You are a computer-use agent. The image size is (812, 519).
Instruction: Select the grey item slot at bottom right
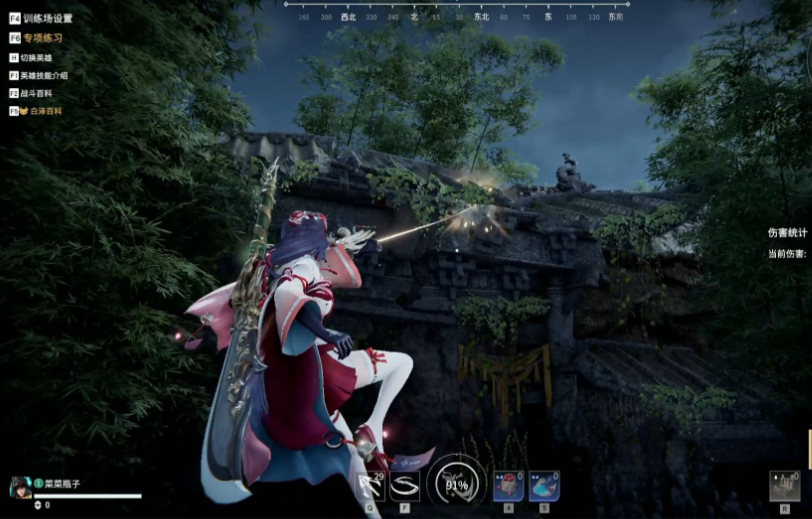click(x=784, y=486)
